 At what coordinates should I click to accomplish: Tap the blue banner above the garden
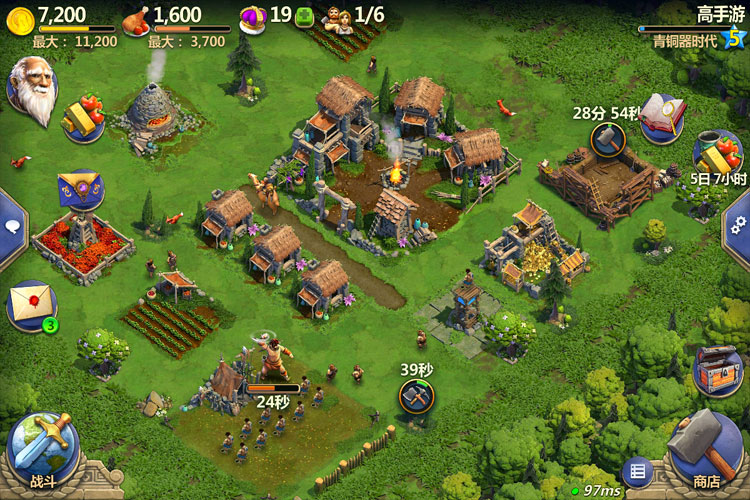pyautogui.click(x=80, y=190)
